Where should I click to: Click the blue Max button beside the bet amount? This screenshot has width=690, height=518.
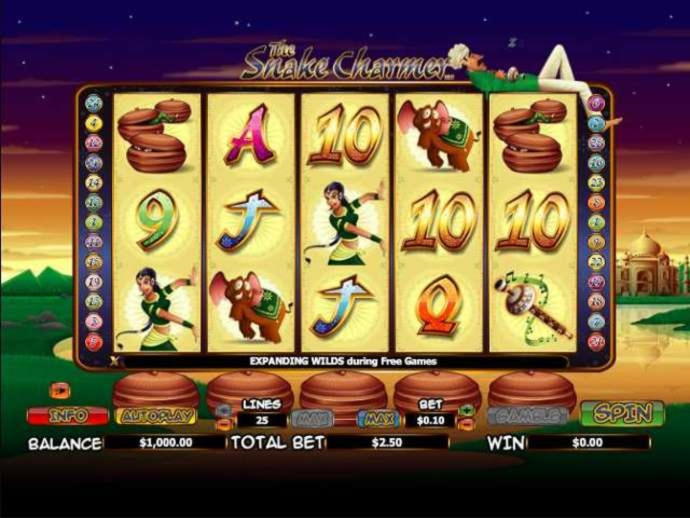click(x=378, y=416)
